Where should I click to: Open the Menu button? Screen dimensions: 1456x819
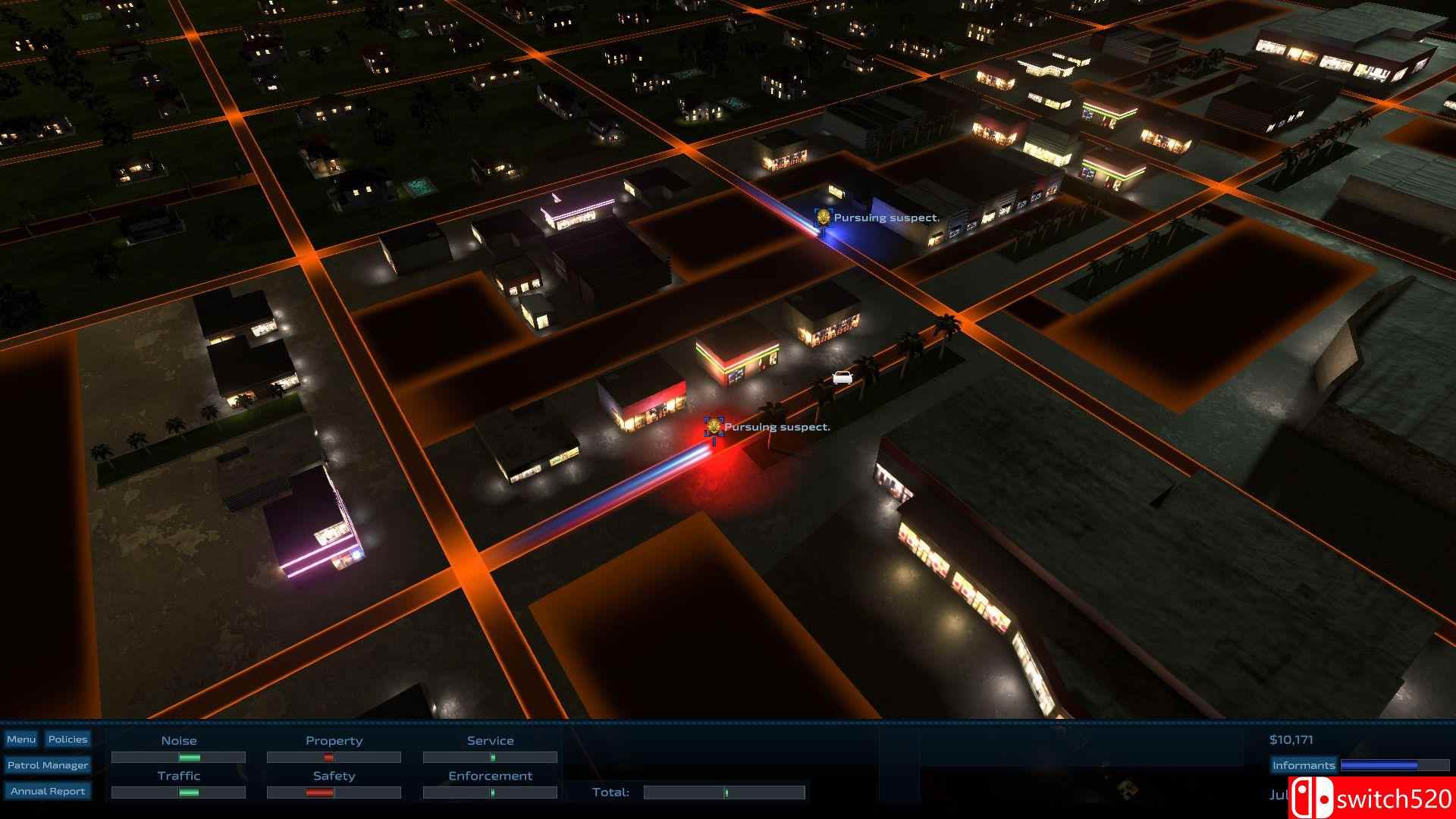coord(21,739)
